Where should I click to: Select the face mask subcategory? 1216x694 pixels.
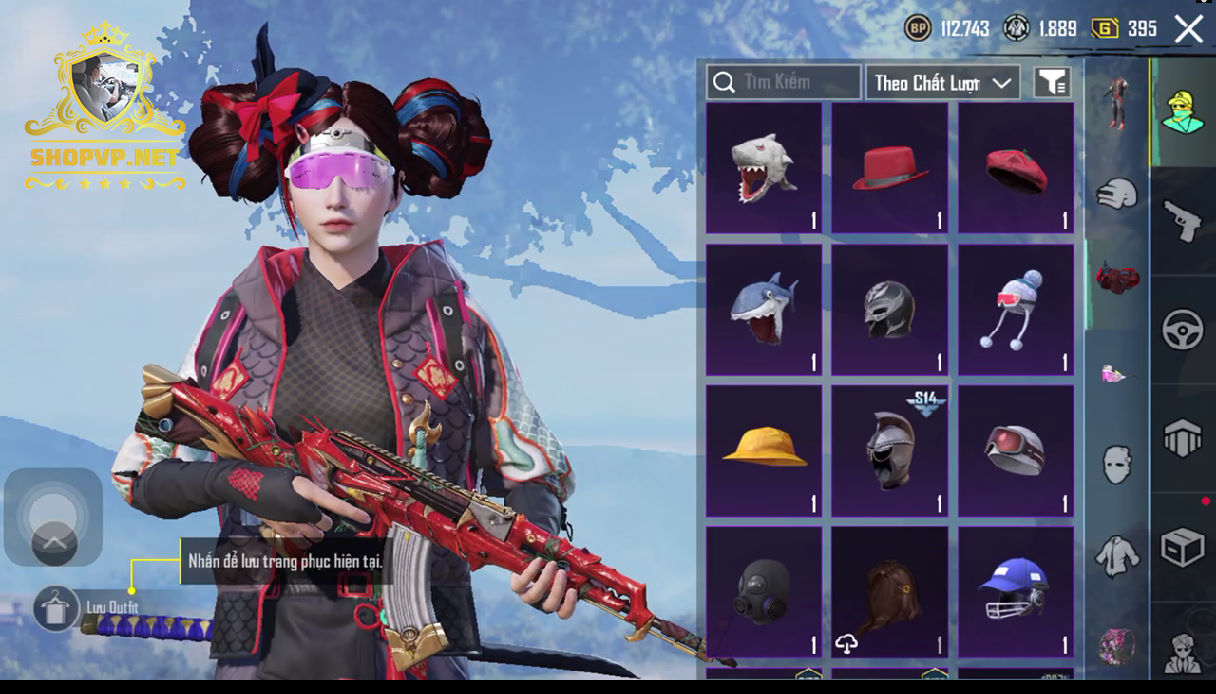(x=1117, y=465)
